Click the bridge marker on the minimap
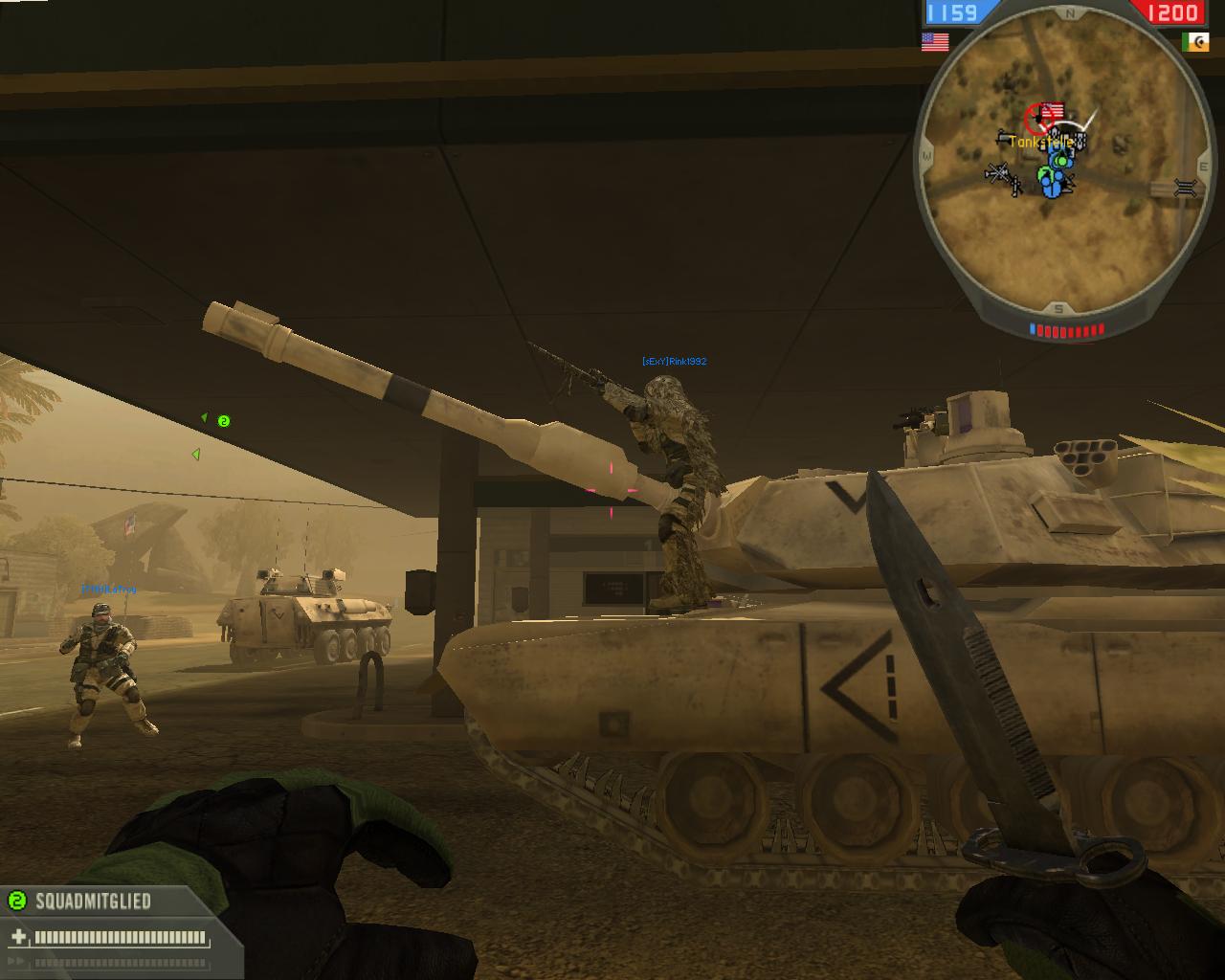This screenshot has height=980, width=1225. (1185, 188)
